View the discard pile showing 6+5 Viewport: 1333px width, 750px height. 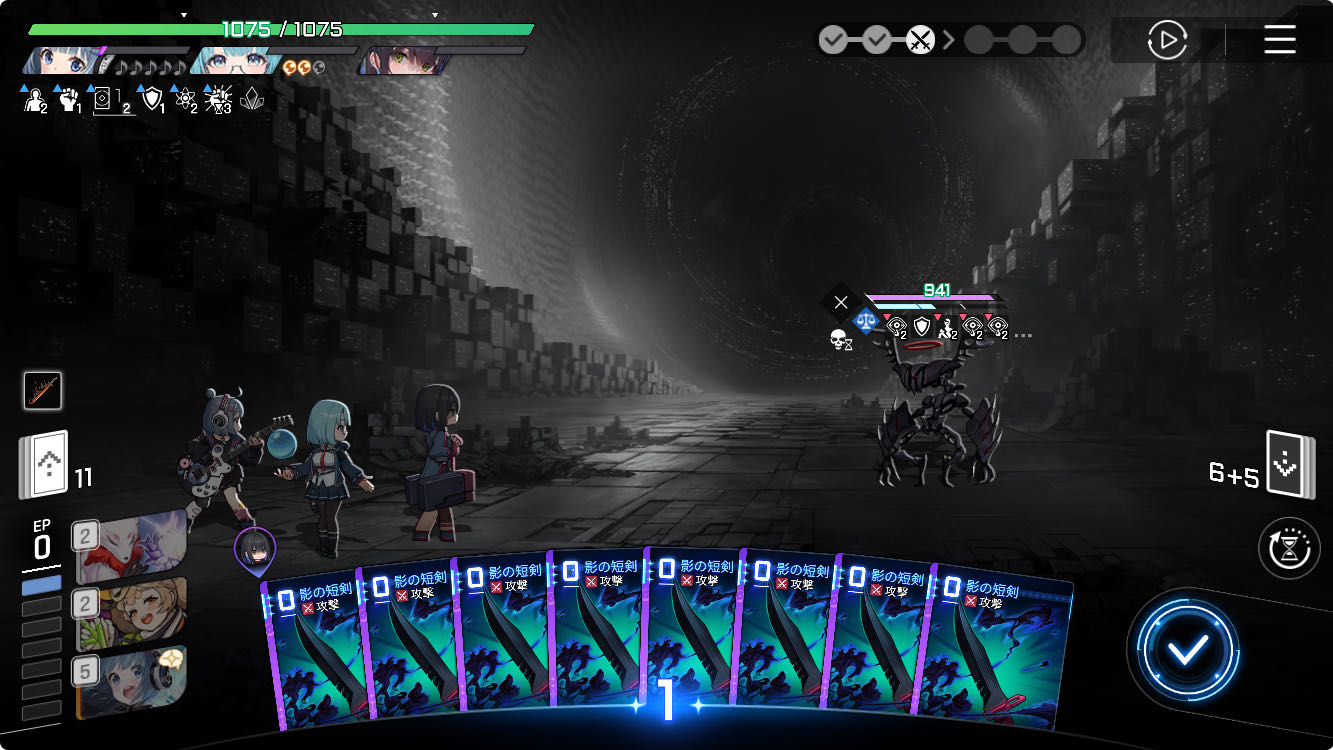(x=1289, y=465)
